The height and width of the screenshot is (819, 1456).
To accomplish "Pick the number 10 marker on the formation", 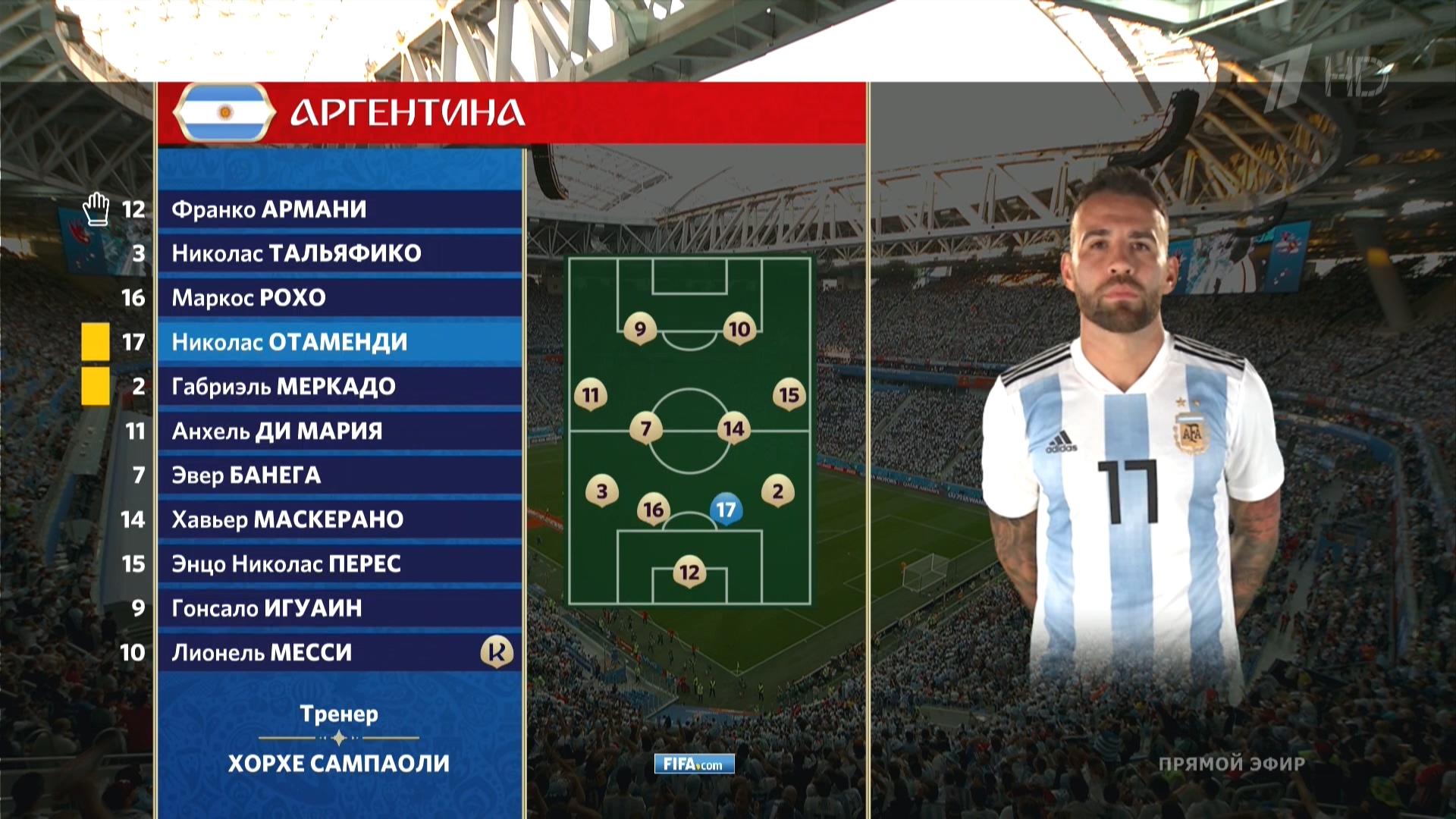I will [x=739, y=328].
